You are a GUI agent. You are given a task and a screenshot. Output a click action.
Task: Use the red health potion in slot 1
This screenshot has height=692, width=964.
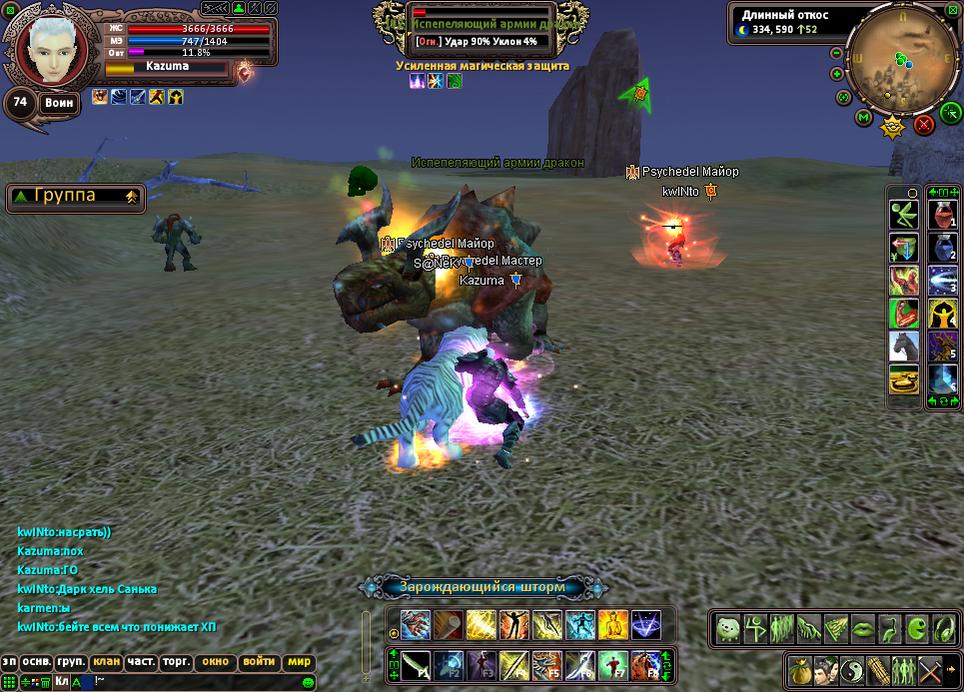tap(941, 214)
